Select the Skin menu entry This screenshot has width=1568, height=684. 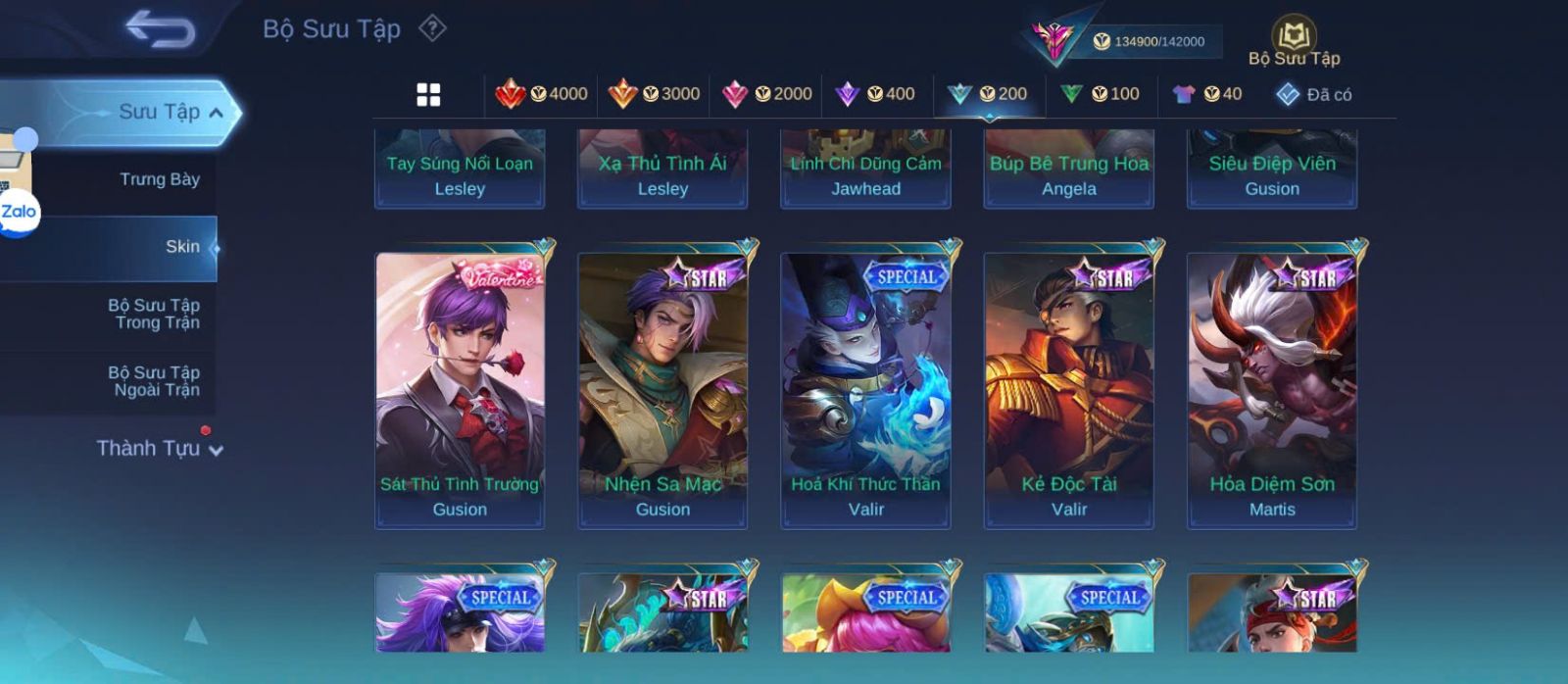pyautogui.click(x=182, y=247)
